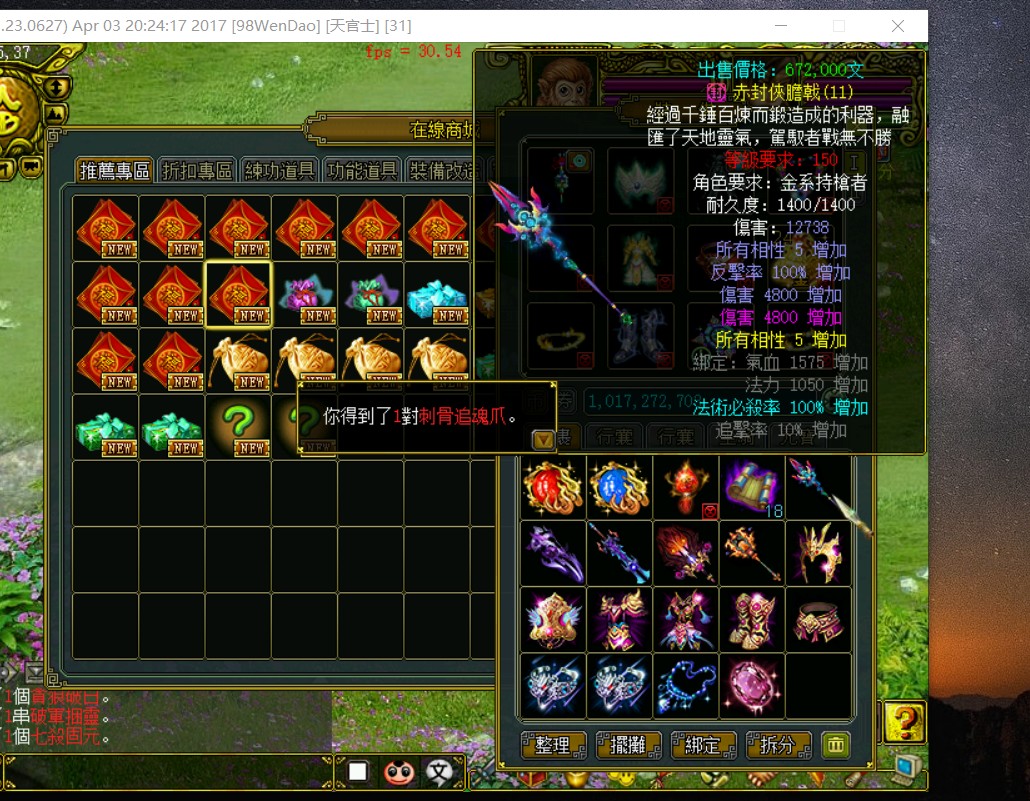Choose the cyan gift box shop item
Screen dimensions: 1030x801
[x=437, y=295]
